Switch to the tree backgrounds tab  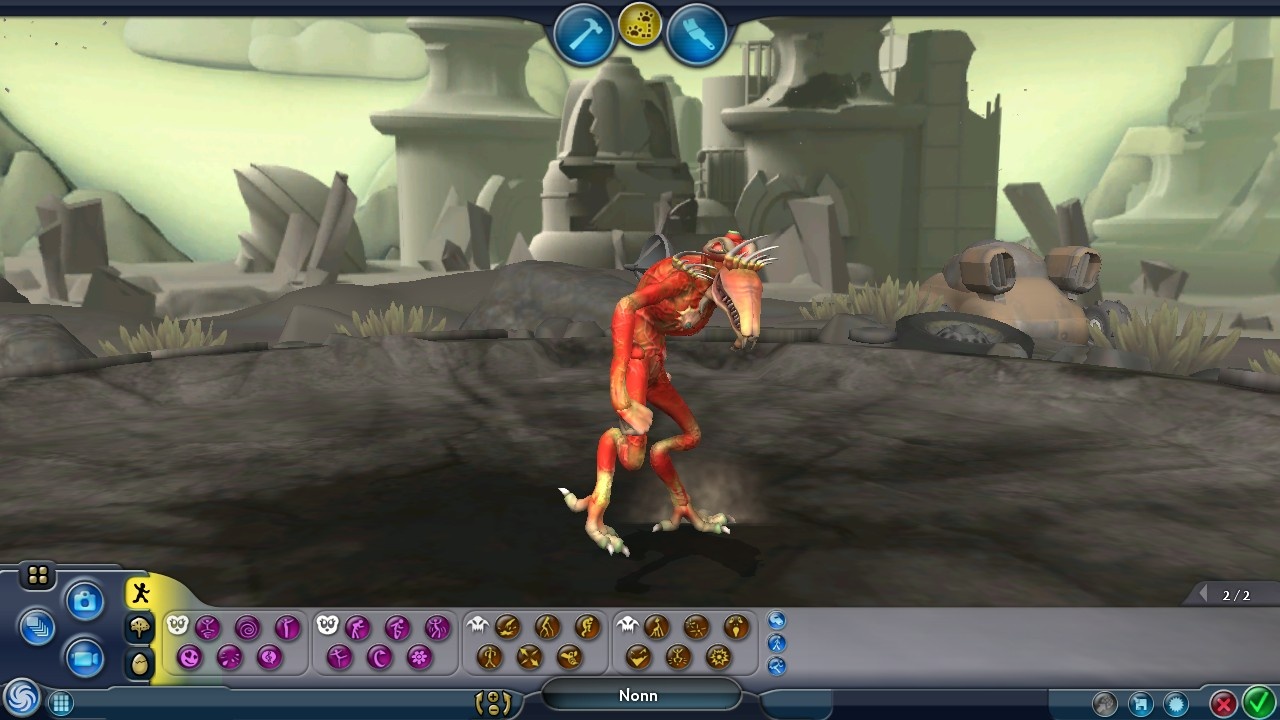pyautogui.click(x=140, y=628)
